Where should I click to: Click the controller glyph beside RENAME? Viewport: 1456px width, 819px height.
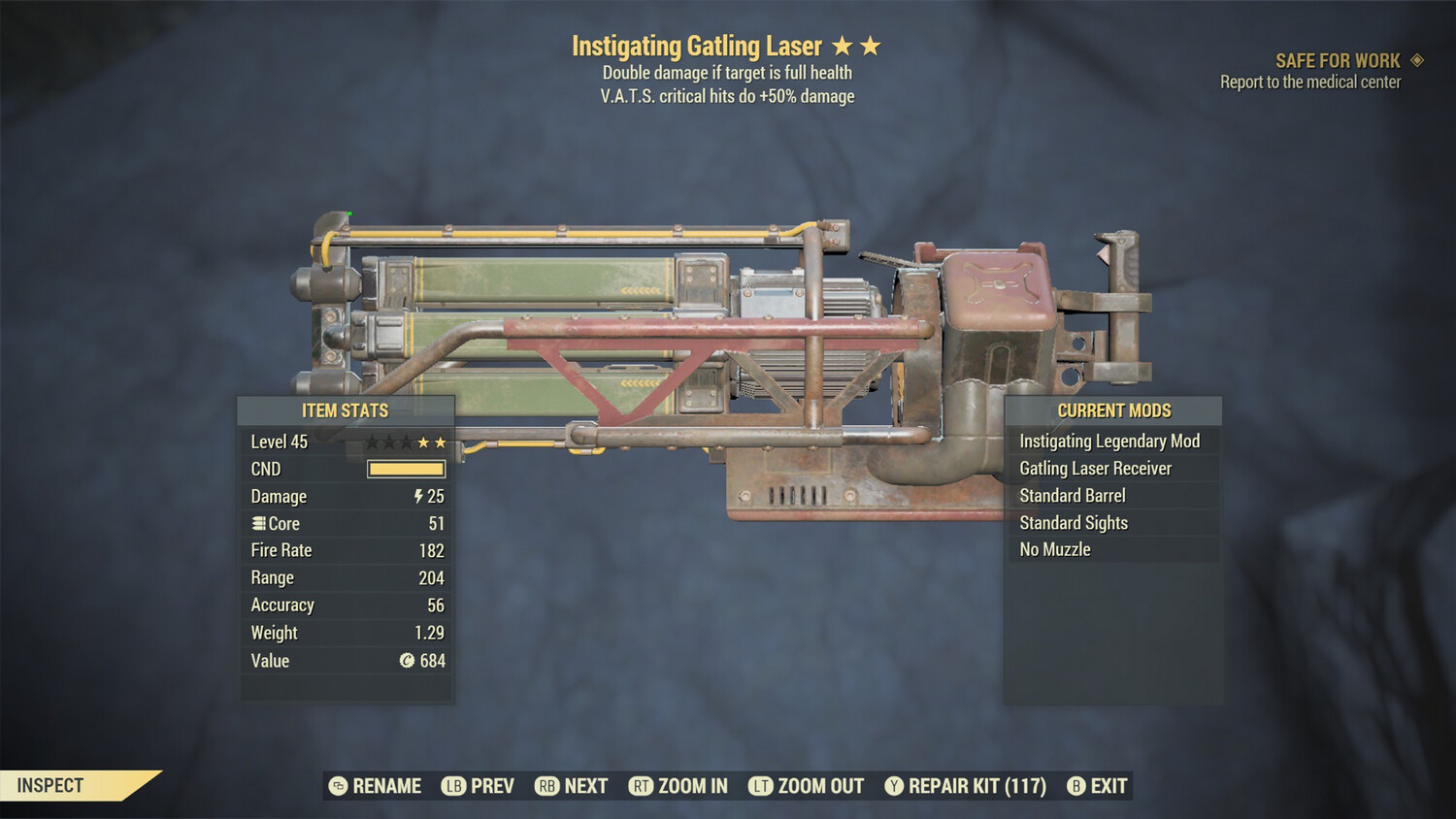(337, 786)
